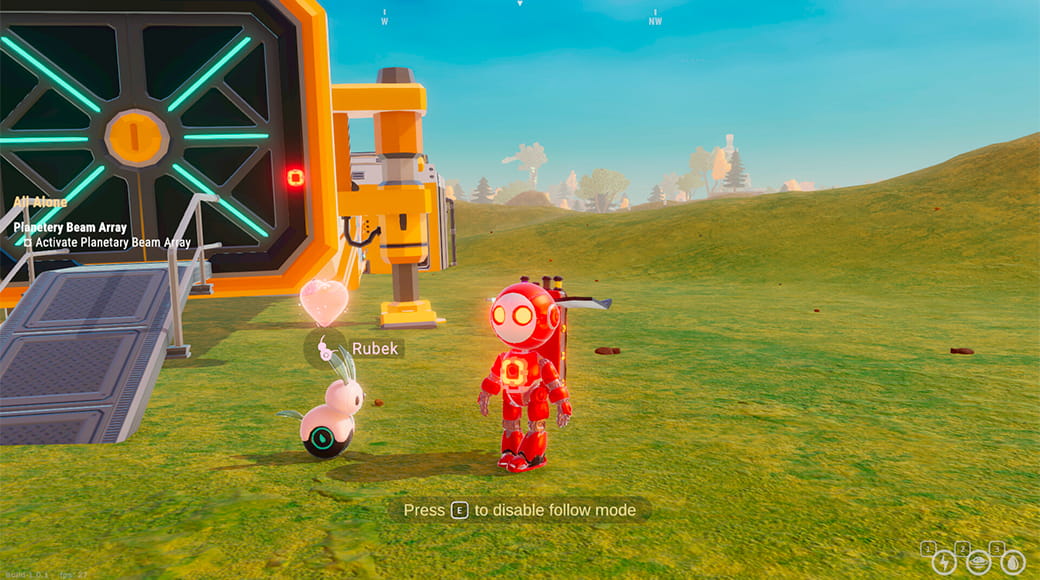Select the planet ability icon
This screenshot has width=1040, height=580.
pyautogui.click(x=978, y=562)
